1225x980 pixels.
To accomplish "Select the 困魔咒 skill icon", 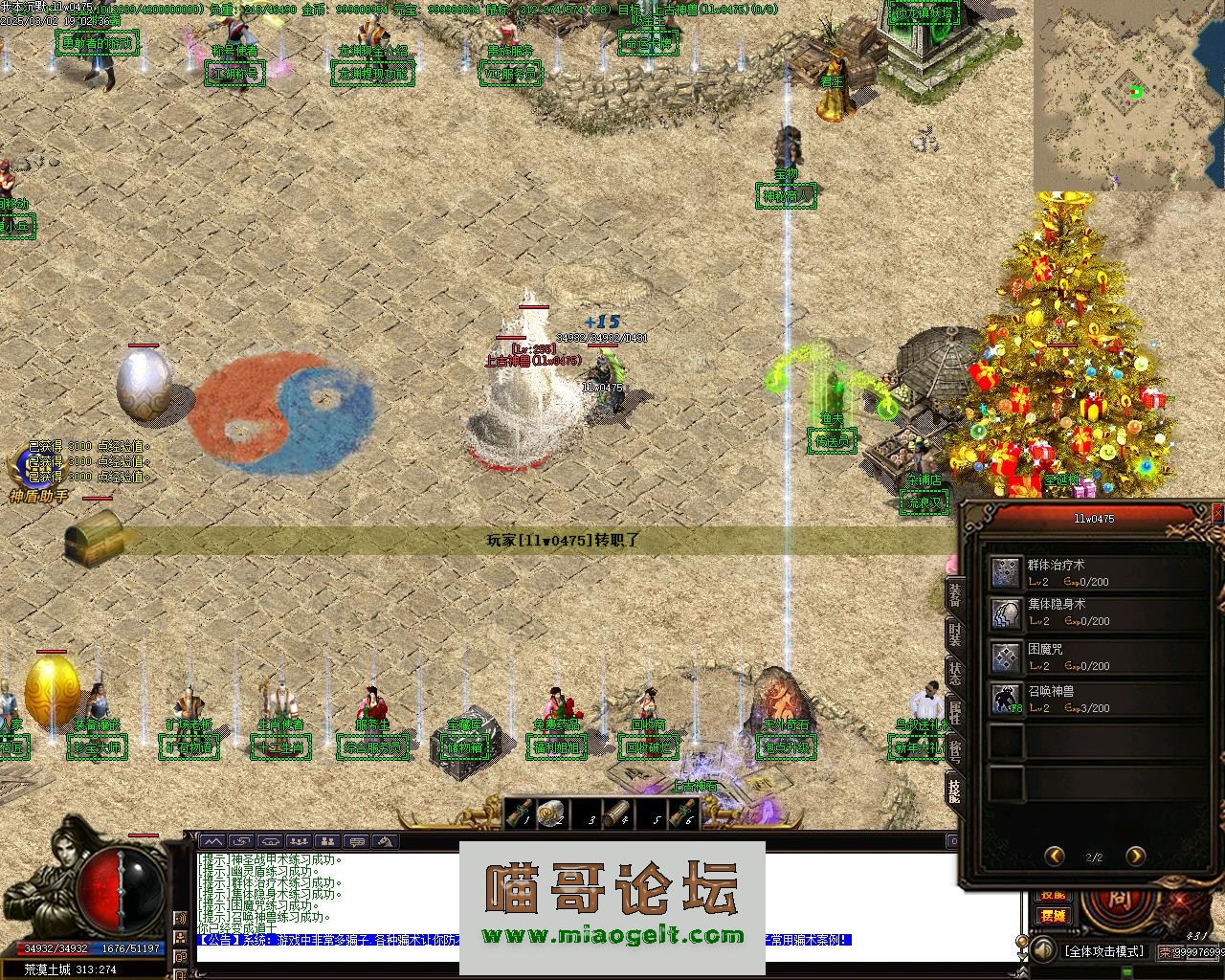I will click(x=1006, y=657).
